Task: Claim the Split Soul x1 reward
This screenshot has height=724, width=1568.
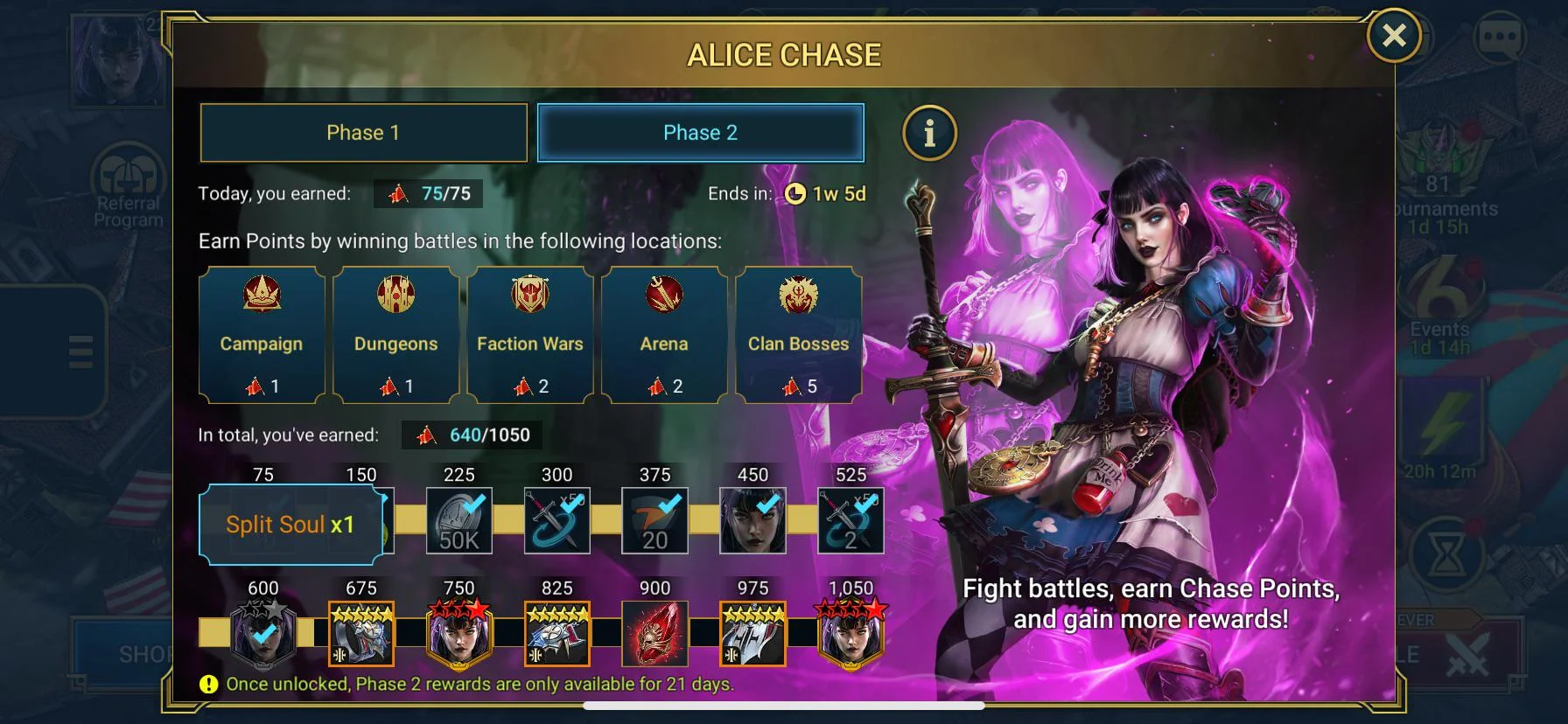Action: (291, 524)
